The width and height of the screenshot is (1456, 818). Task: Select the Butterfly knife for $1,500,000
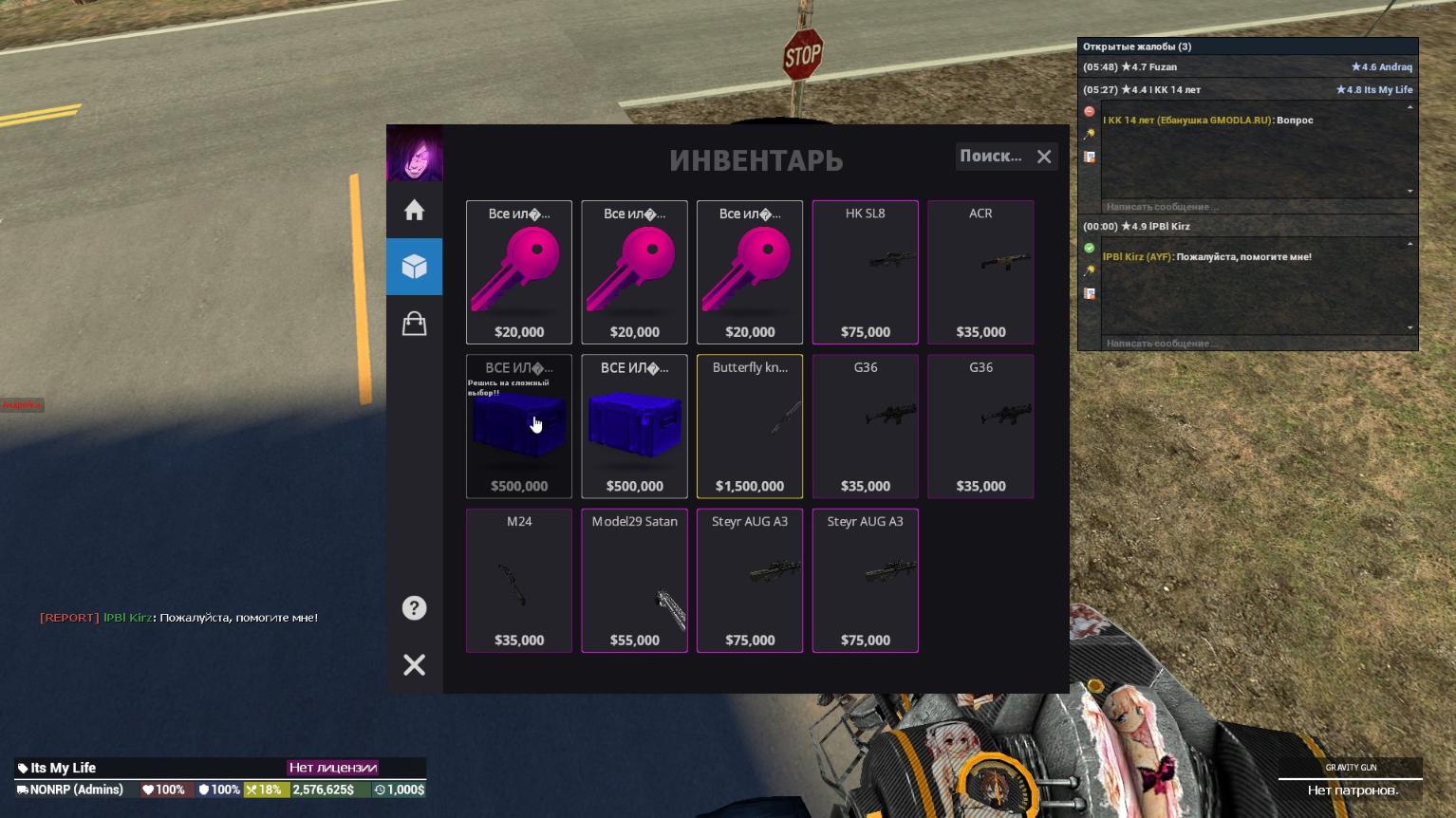coord(750,426)
